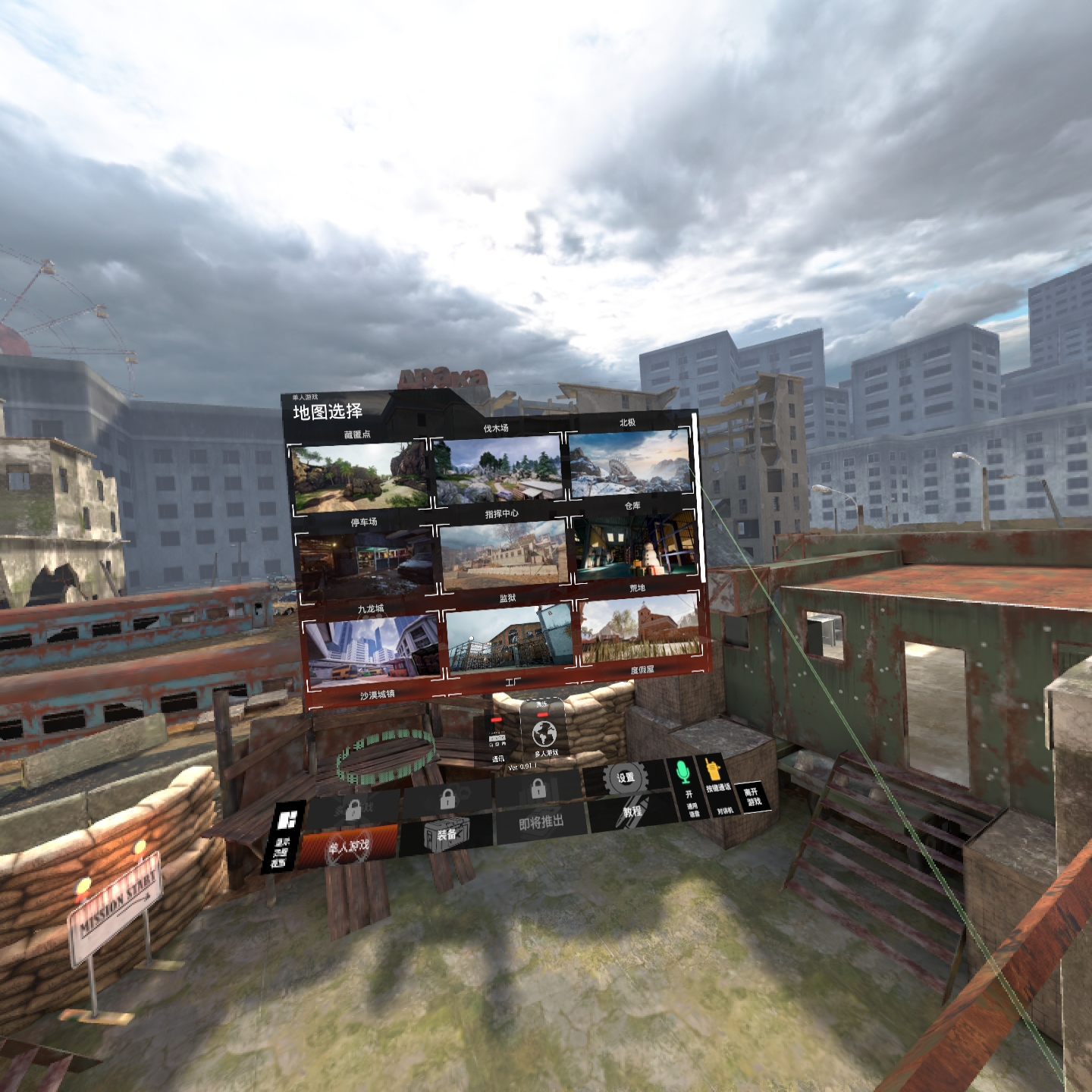Click the 即将推出 coming soon button
Screen dimensions: 1092x1092
540,823
